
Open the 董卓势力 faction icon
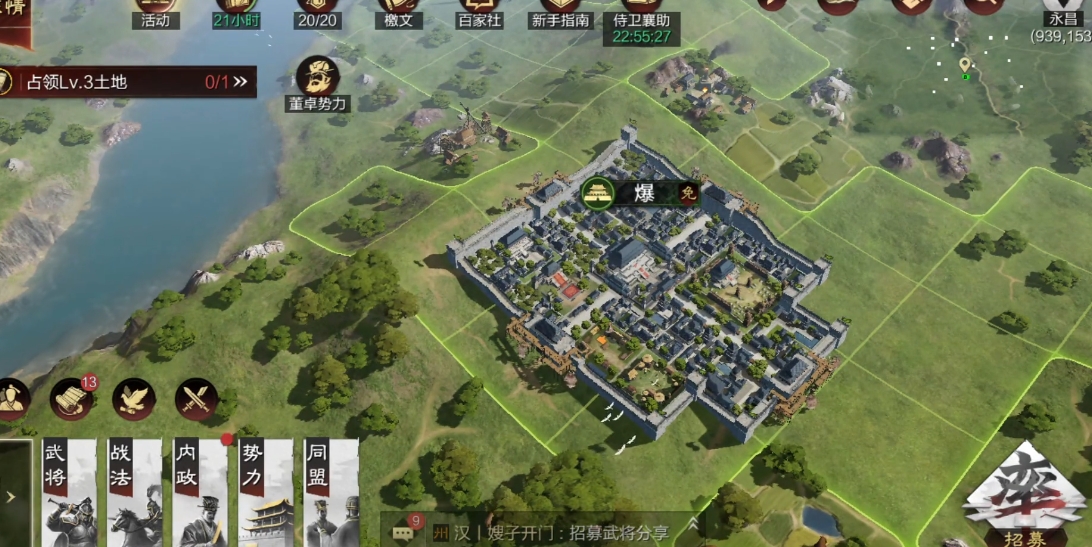coord(318,83)
